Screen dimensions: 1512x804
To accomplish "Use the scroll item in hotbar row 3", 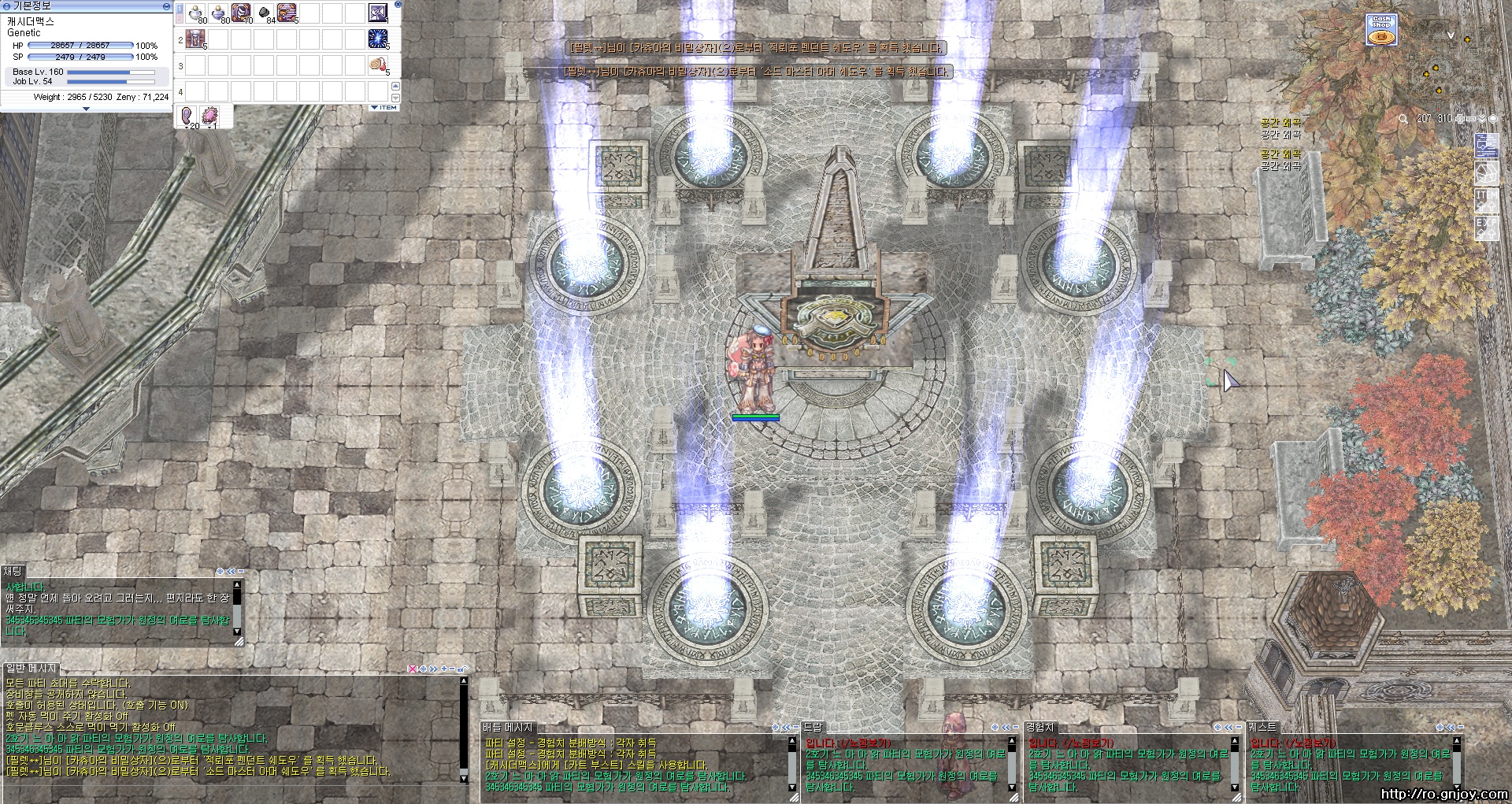I will [378, 65].
